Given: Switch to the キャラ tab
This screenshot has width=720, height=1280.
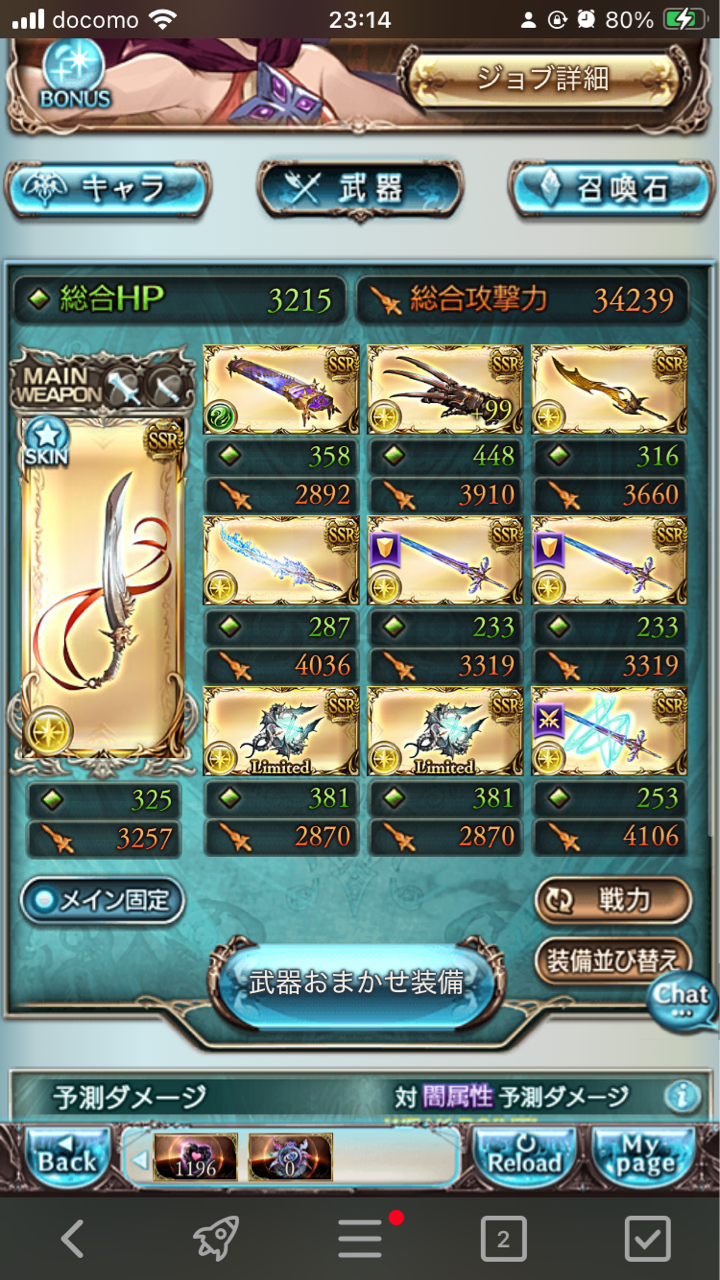Looking at the screenshot, I should 108,188.
